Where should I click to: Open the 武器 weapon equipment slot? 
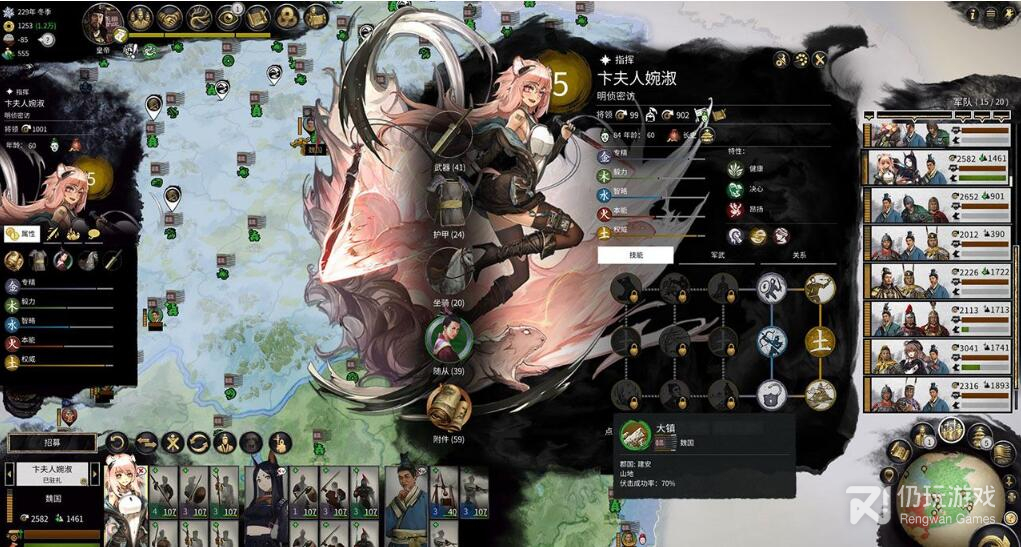click(449, 139)
